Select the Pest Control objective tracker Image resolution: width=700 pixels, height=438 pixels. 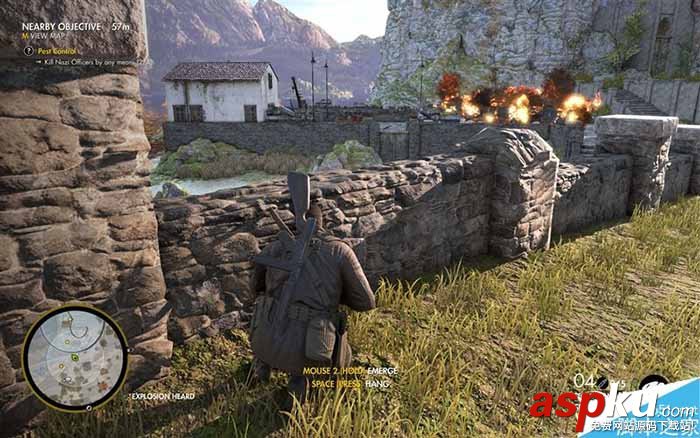click(57, 48)
